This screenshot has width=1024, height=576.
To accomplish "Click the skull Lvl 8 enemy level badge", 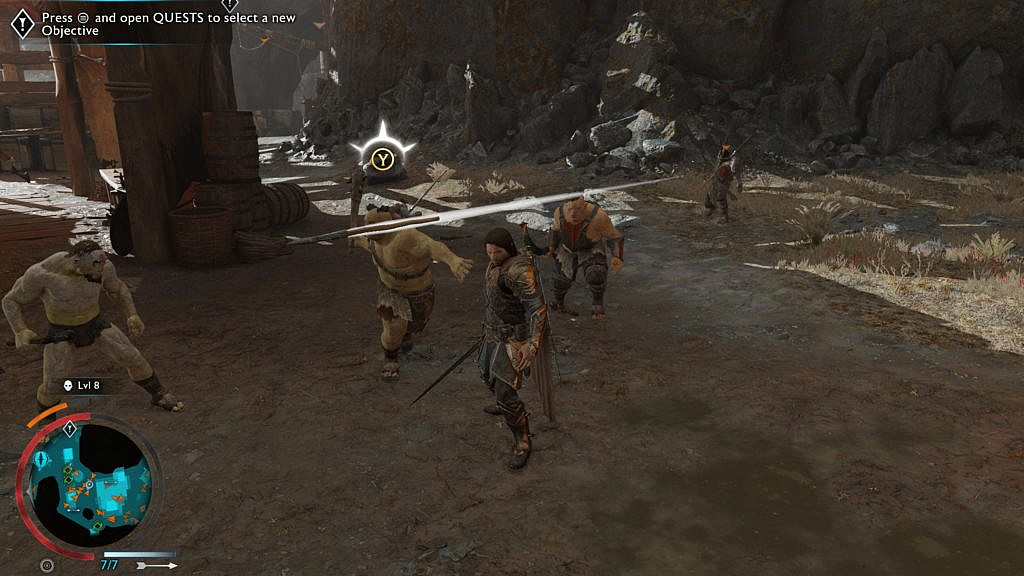I will pyautogui.click(x=81, y=385).
